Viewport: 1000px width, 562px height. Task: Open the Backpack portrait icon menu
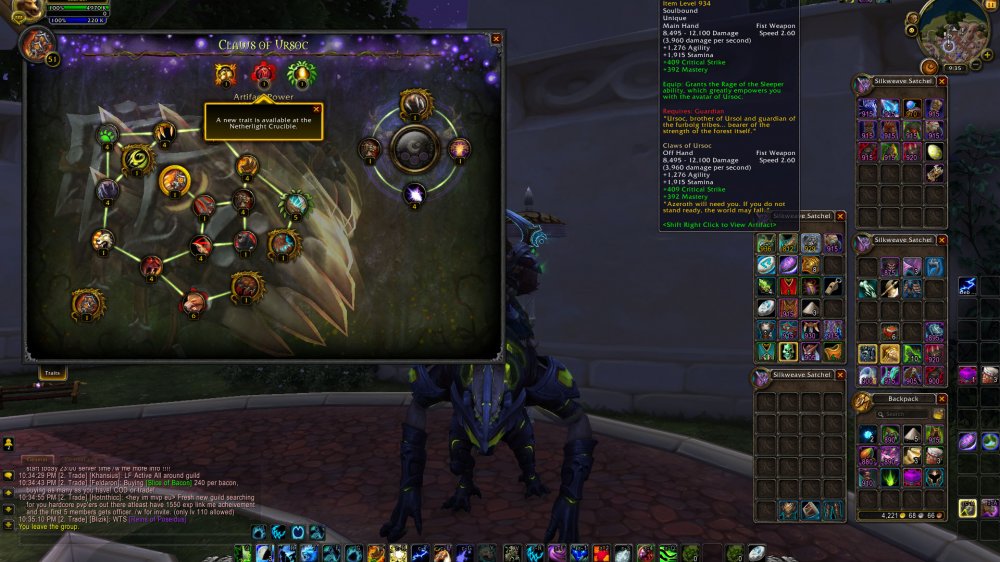tap(862, 400)
